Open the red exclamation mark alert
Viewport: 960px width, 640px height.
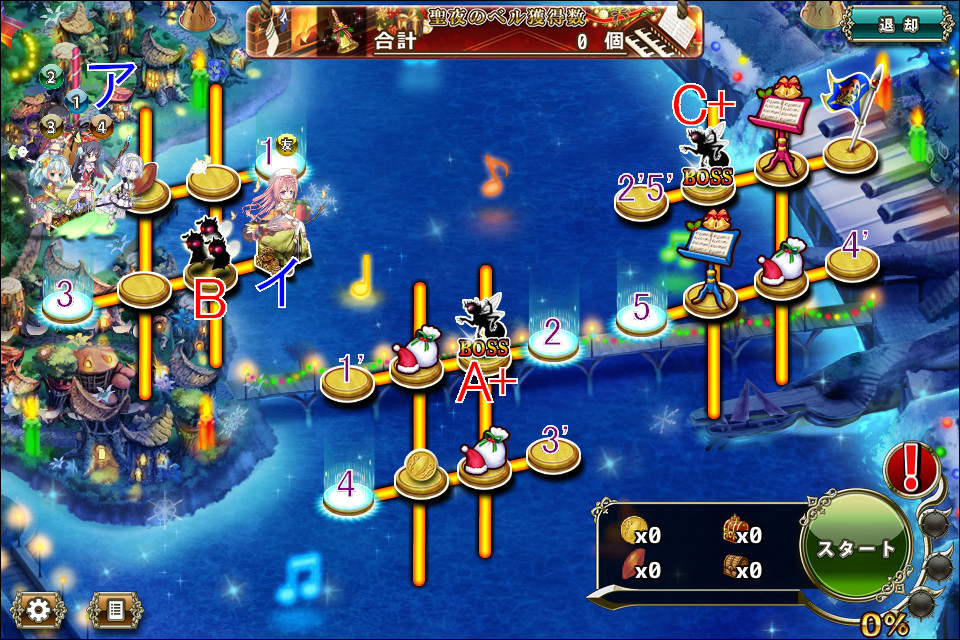[x=910, y=468]
